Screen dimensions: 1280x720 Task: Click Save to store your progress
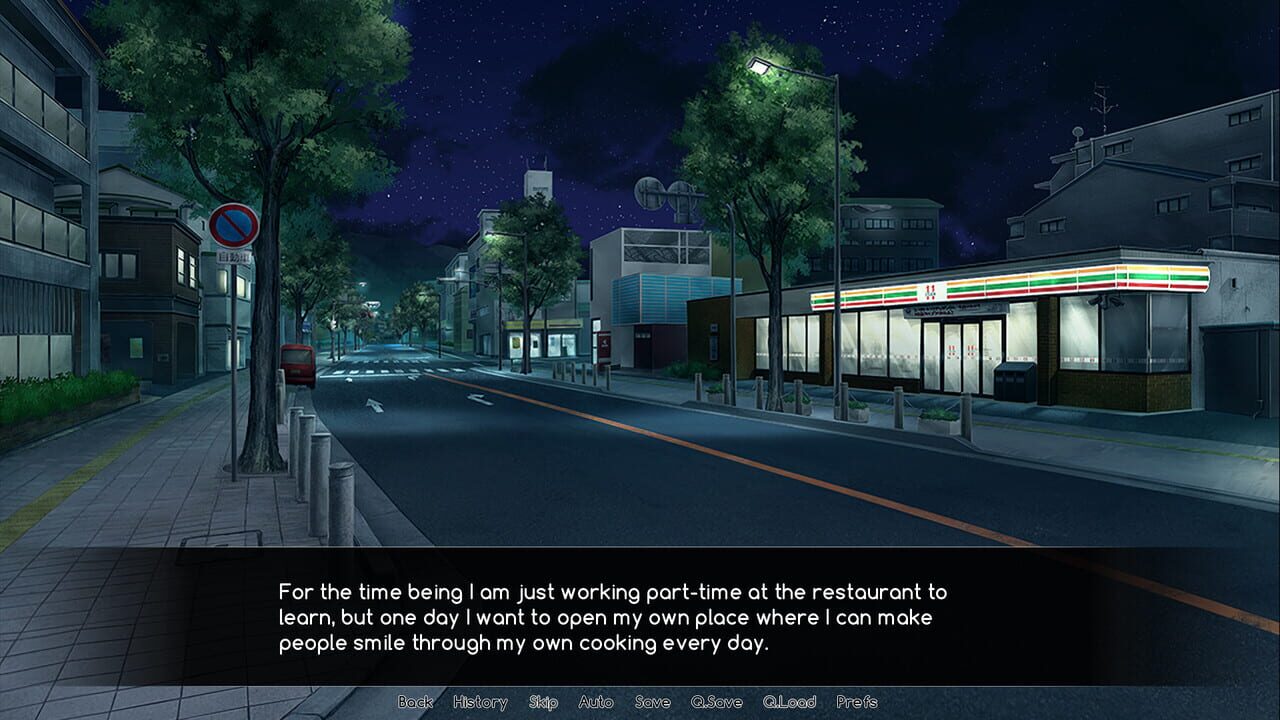coord(652,703)
